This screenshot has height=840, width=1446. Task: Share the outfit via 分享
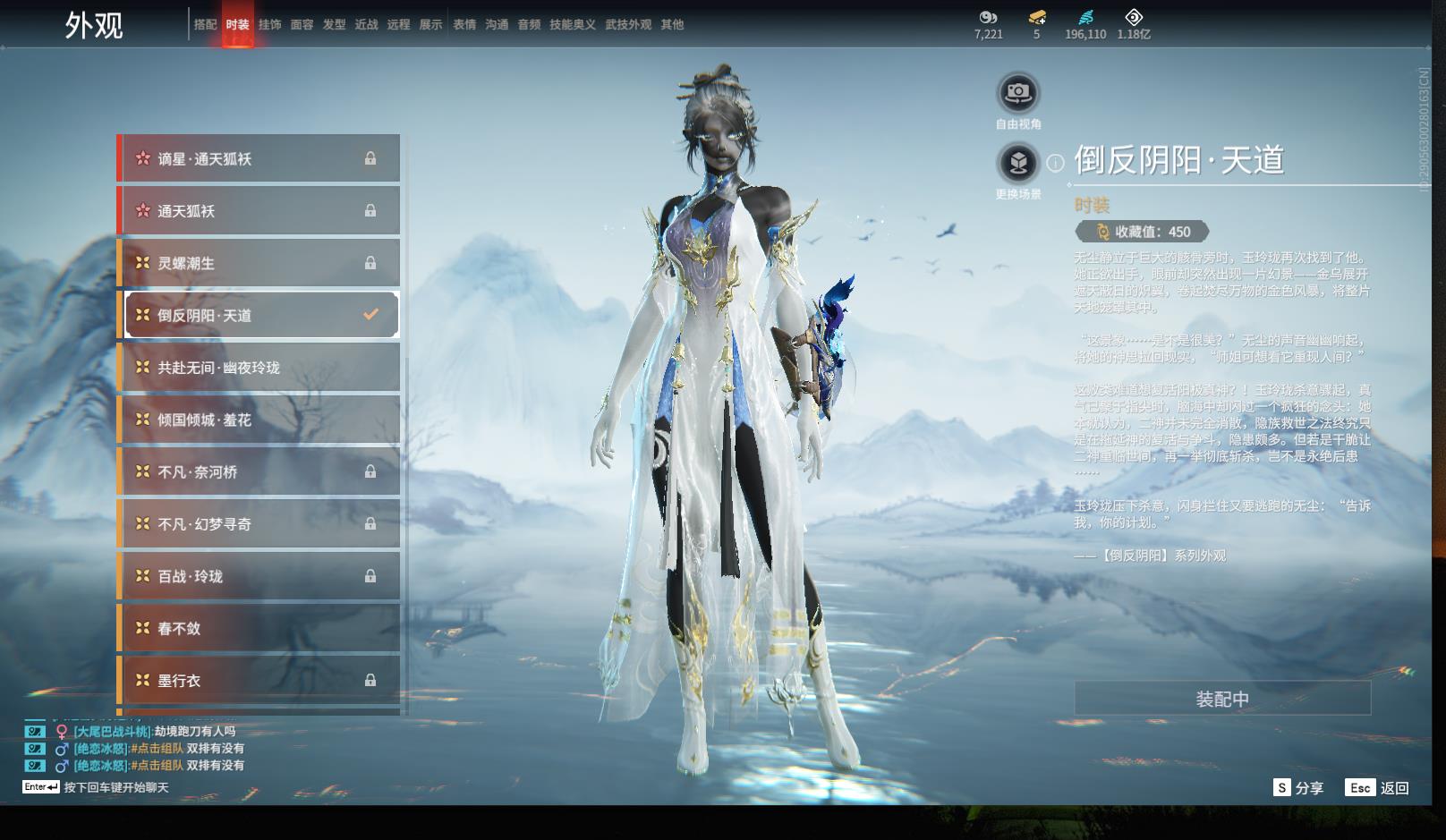1298,788
